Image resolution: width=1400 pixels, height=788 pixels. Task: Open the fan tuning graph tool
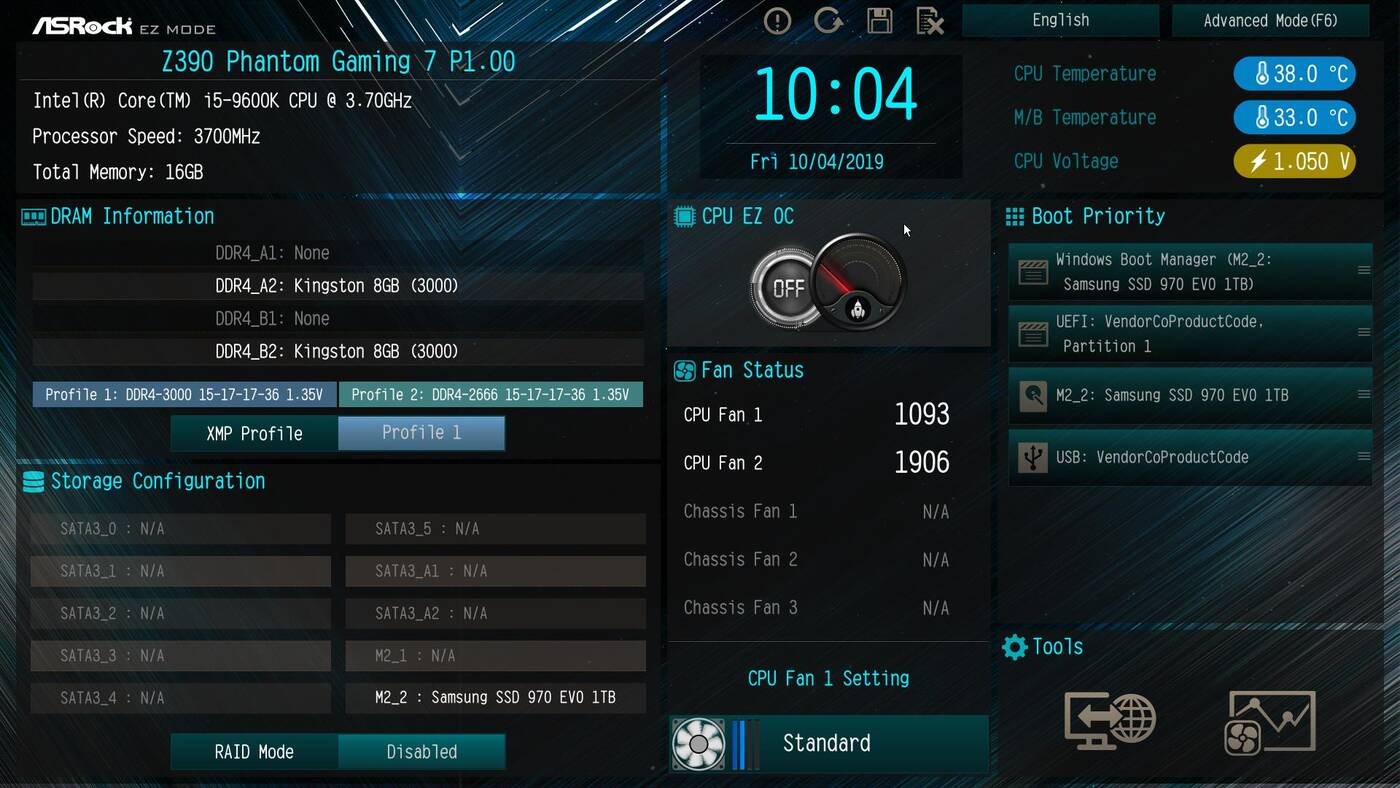[1270, 720]
